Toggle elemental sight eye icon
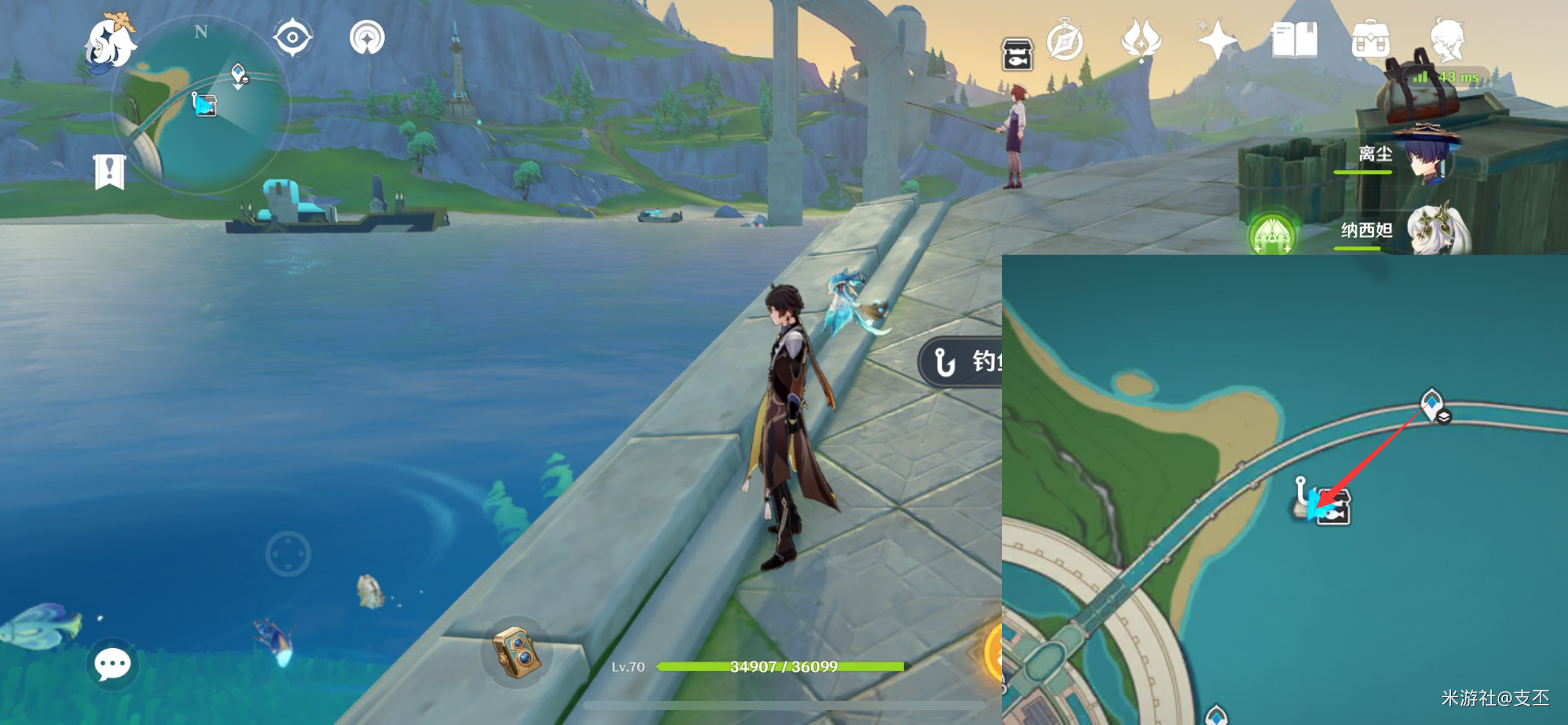Screen dimensions: 1568x725 (x=292, y=38)
